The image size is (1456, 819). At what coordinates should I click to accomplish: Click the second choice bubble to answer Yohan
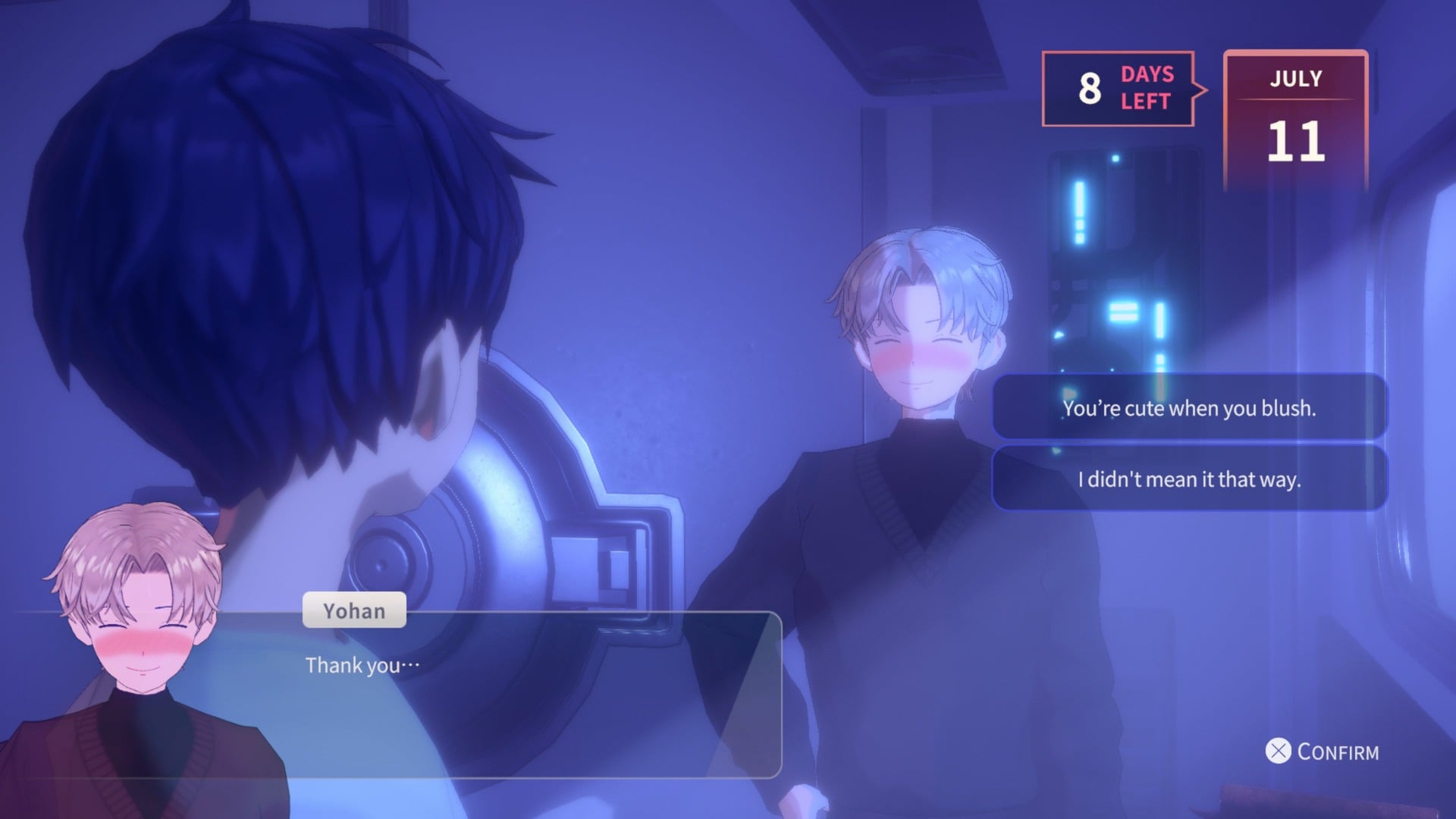(1191, 479)
